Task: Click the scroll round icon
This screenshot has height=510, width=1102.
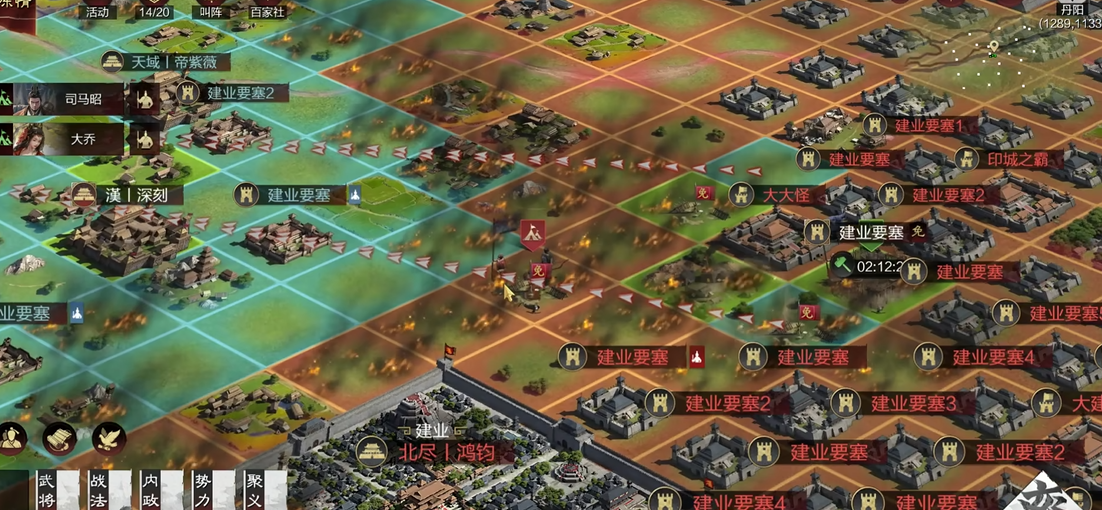Action: tap(60, 438)
